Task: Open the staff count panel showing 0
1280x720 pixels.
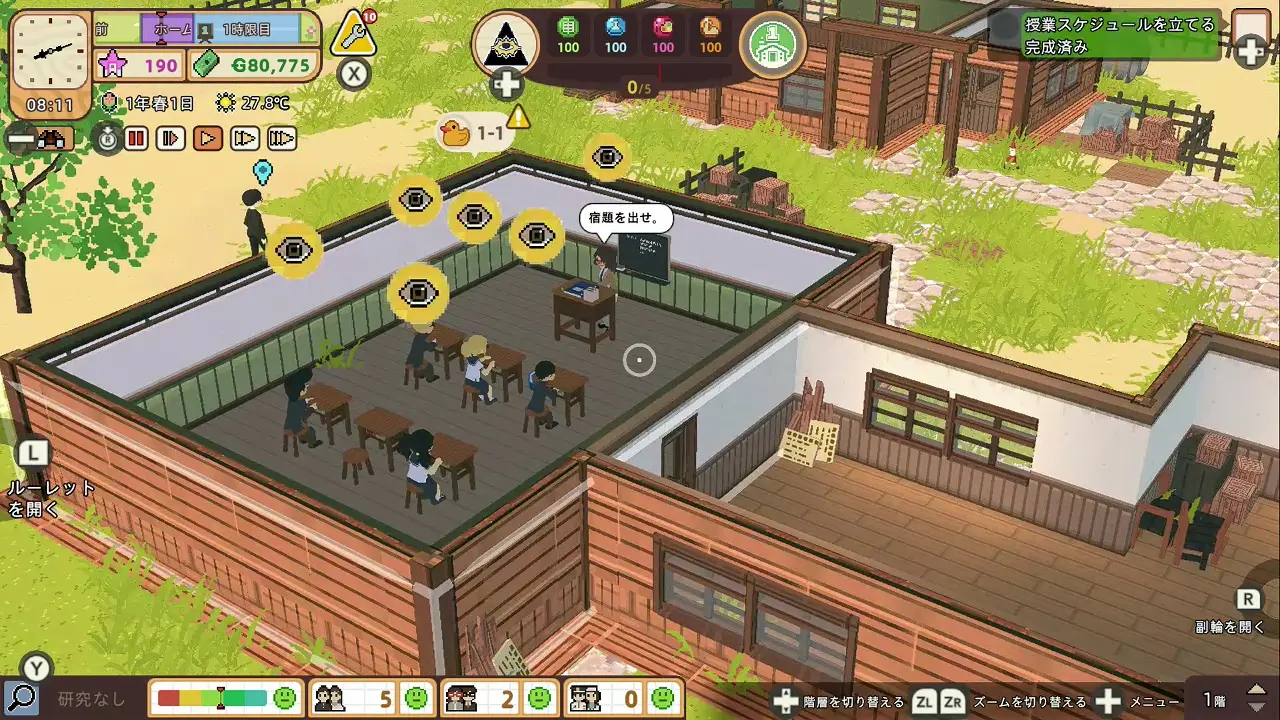Action: 621,698
